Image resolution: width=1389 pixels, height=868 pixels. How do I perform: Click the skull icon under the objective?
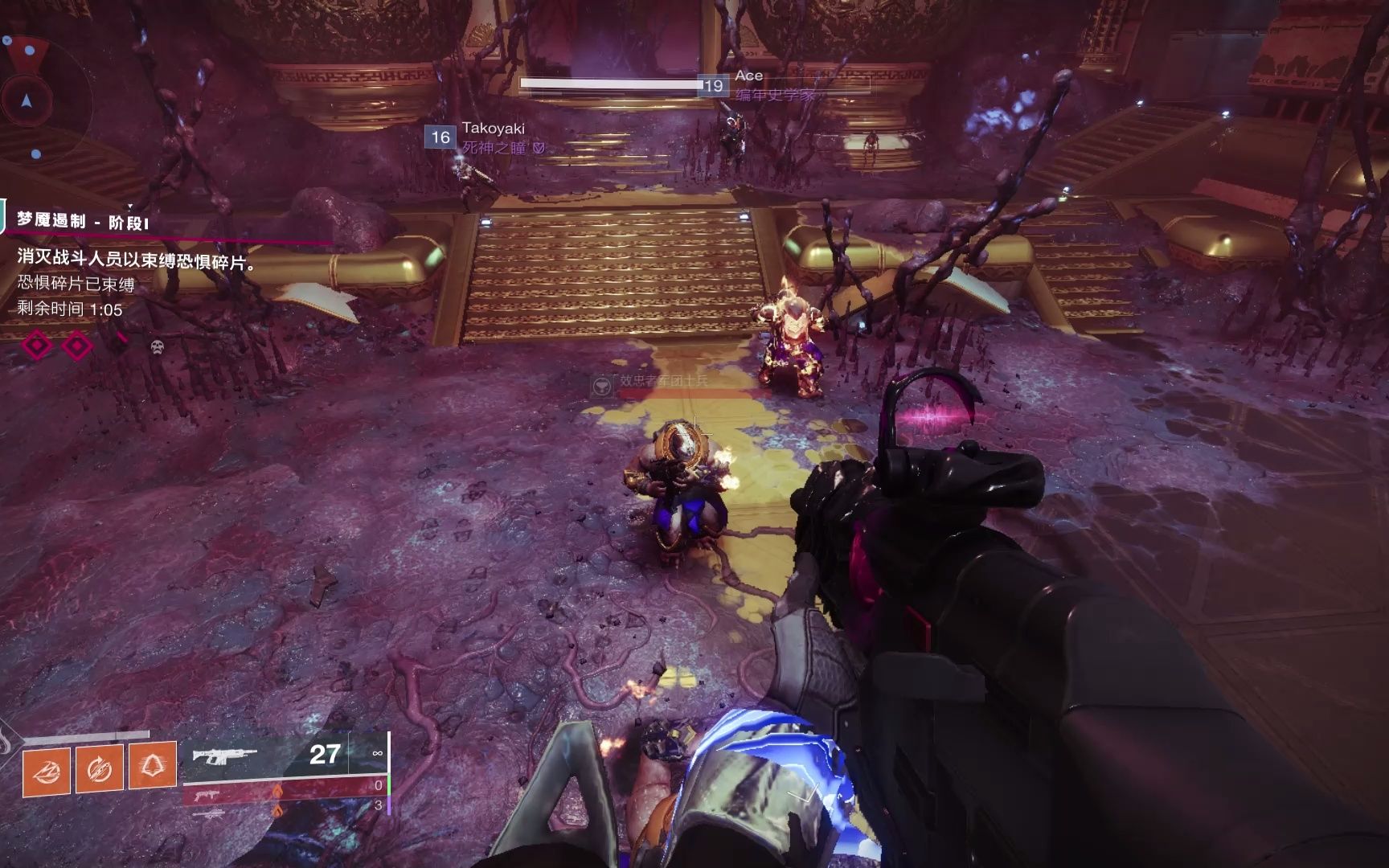click(x=158, y=346)
